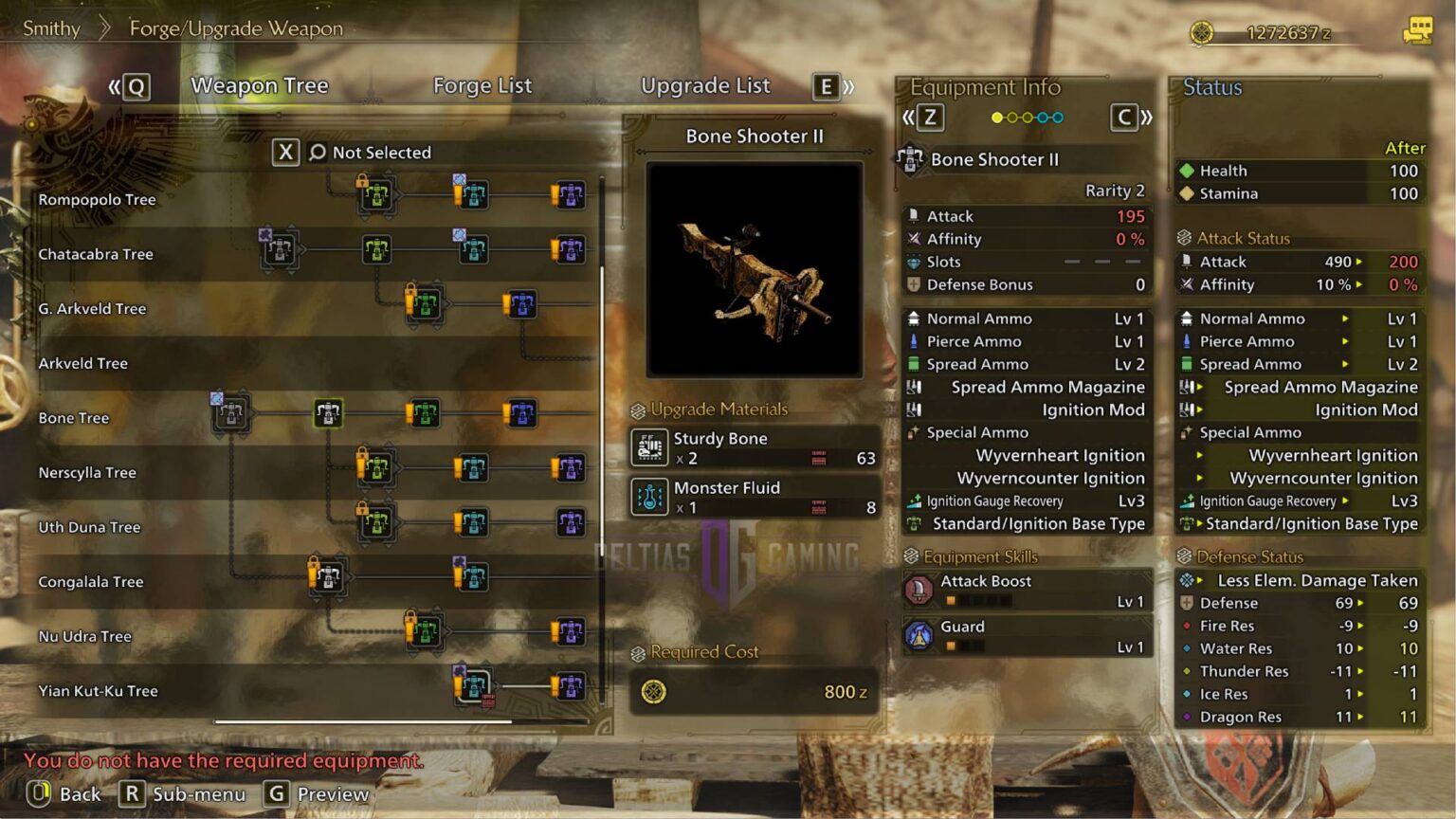This screenshot has width=1456, height=819.
Task: Switch to the Upgrade List tab
Action: coord(705,85)
